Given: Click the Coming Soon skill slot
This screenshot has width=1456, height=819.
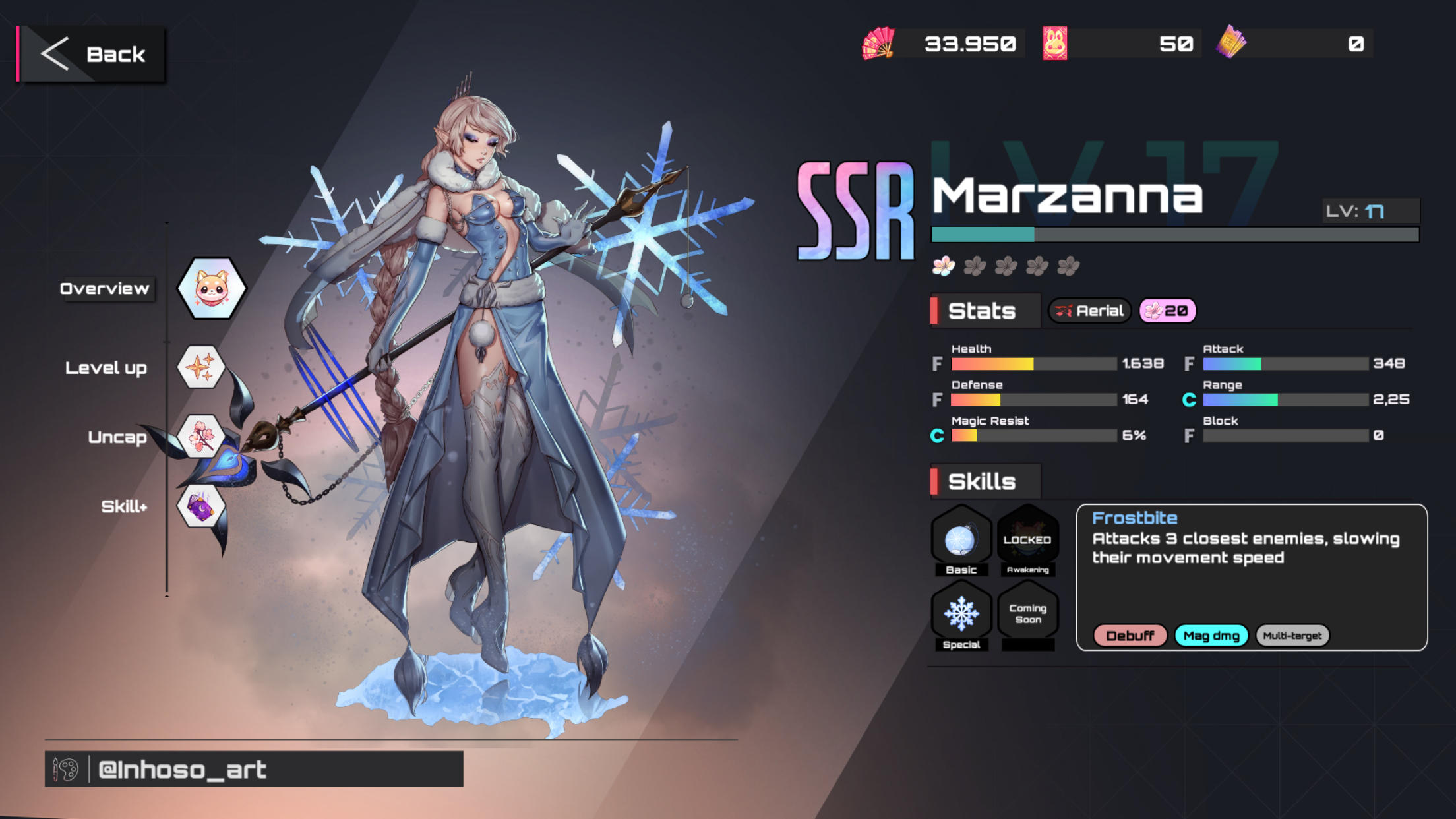Looking at the screenshot, I should click(x=1027, y=615).
